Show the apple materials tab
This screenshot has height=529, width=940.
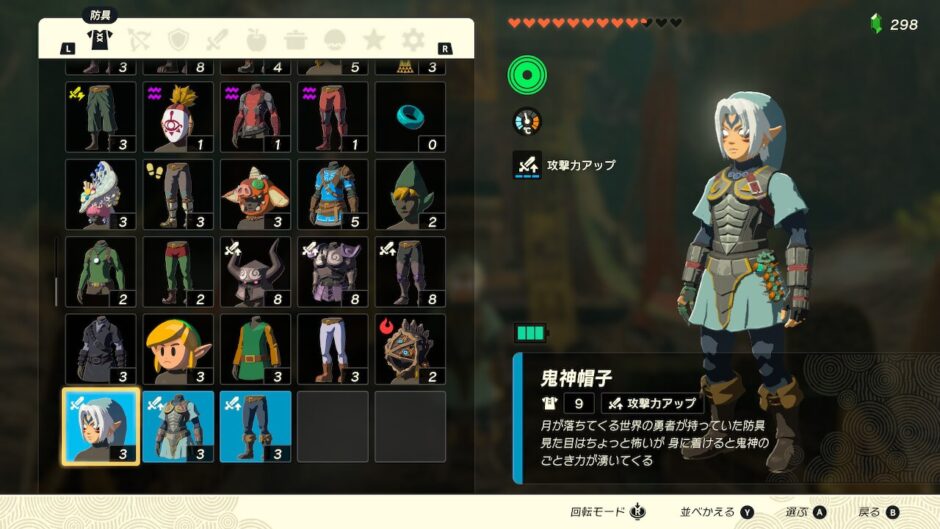256,40
